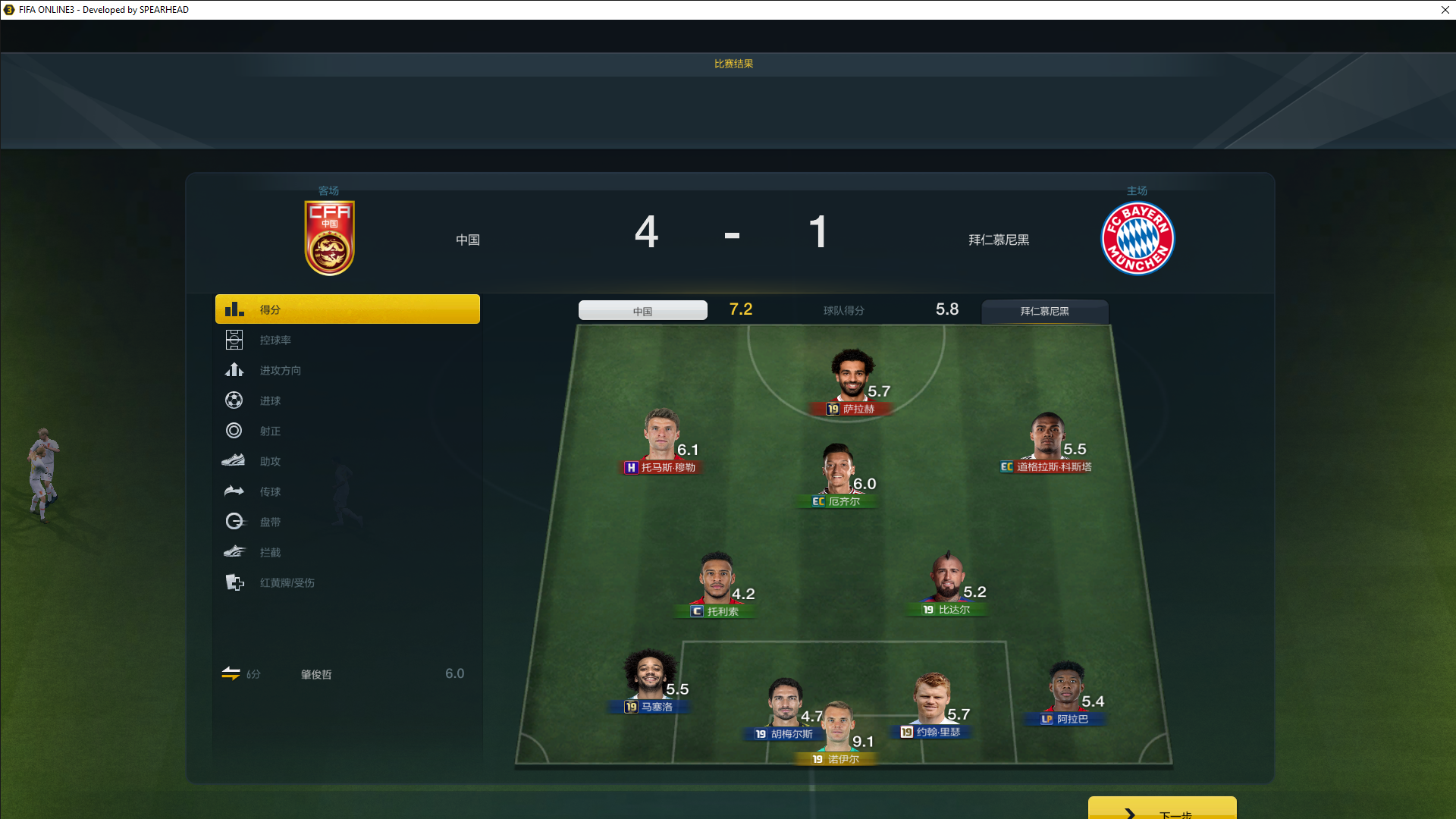Select the 得分 score category
Viewport: 1456px width, 819px height.
click(347, 309)
